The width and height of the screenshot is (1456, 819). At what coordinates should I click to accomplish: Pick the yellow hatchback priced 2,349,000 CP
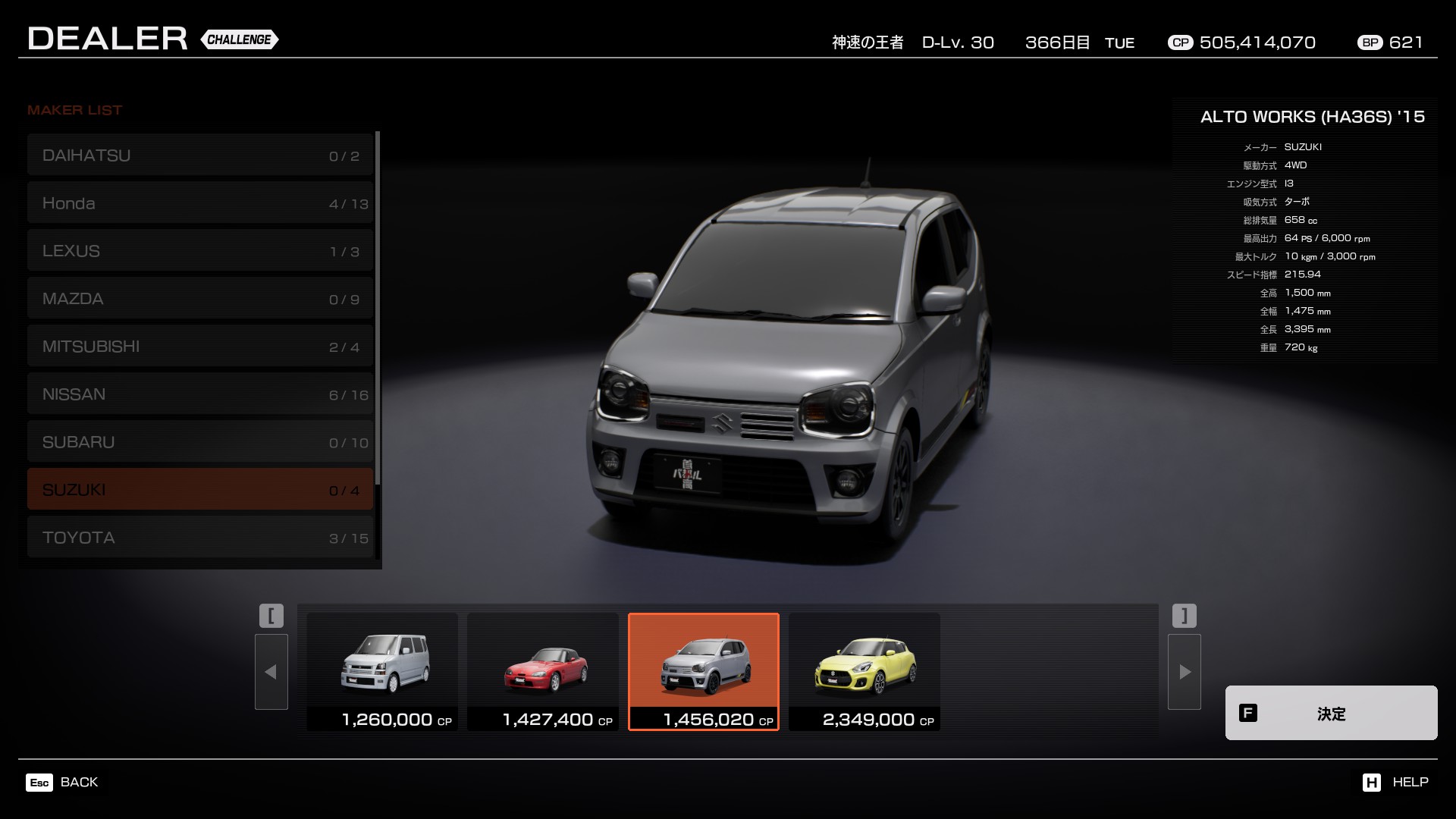click(864, 671)
